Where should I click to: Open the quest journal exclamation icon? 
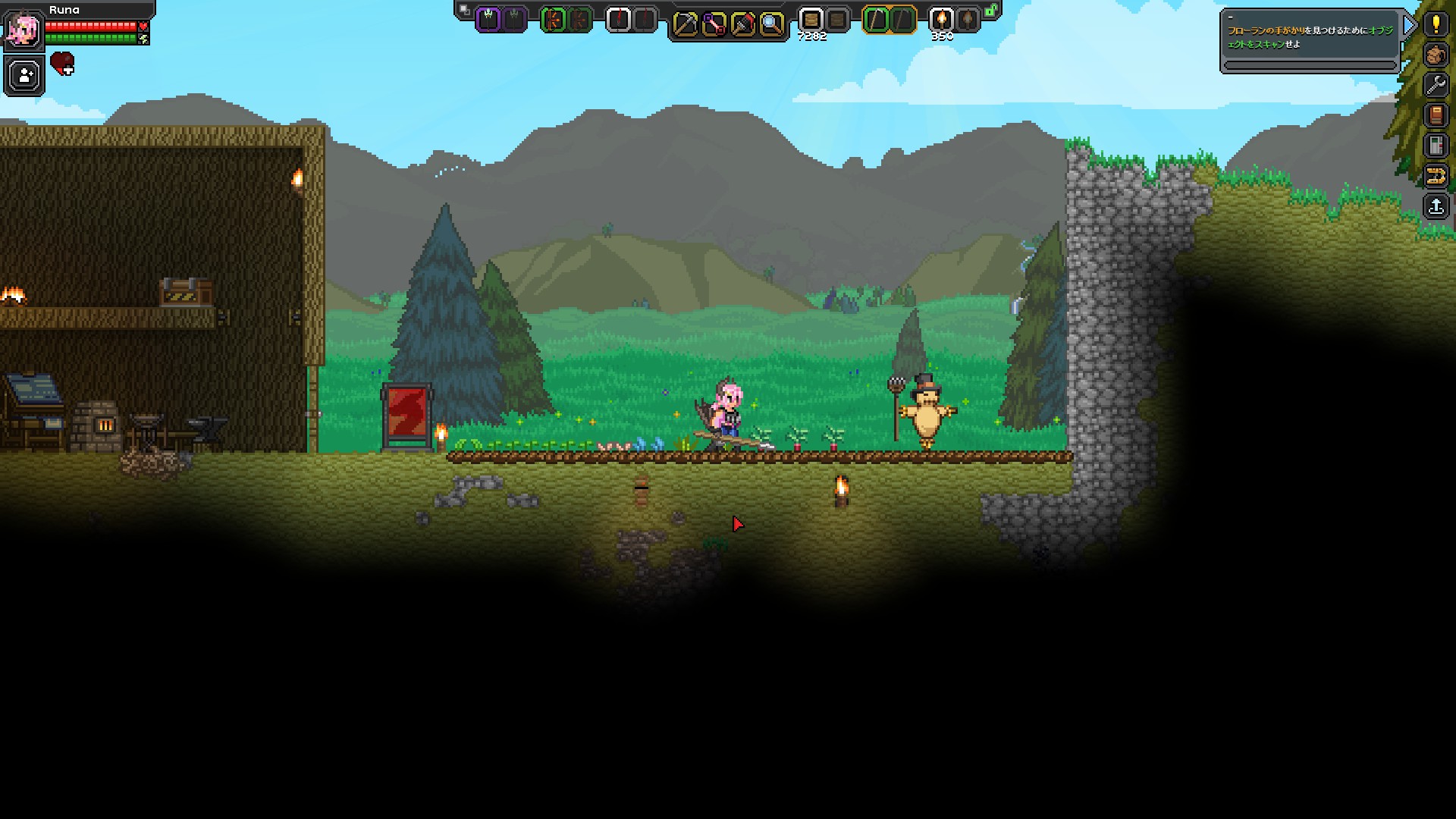coord(1436,24)
